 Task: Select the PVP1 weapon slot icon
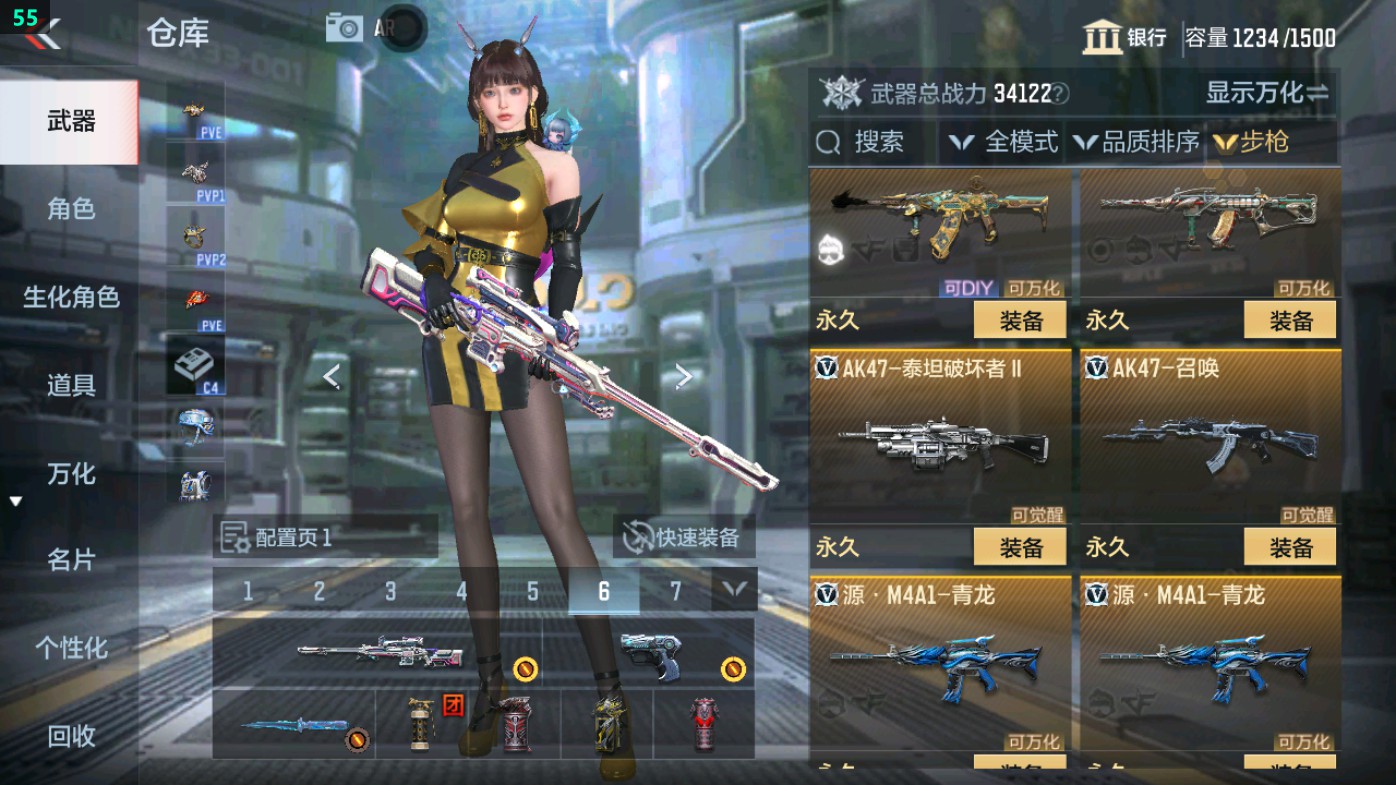coord(196,170)
